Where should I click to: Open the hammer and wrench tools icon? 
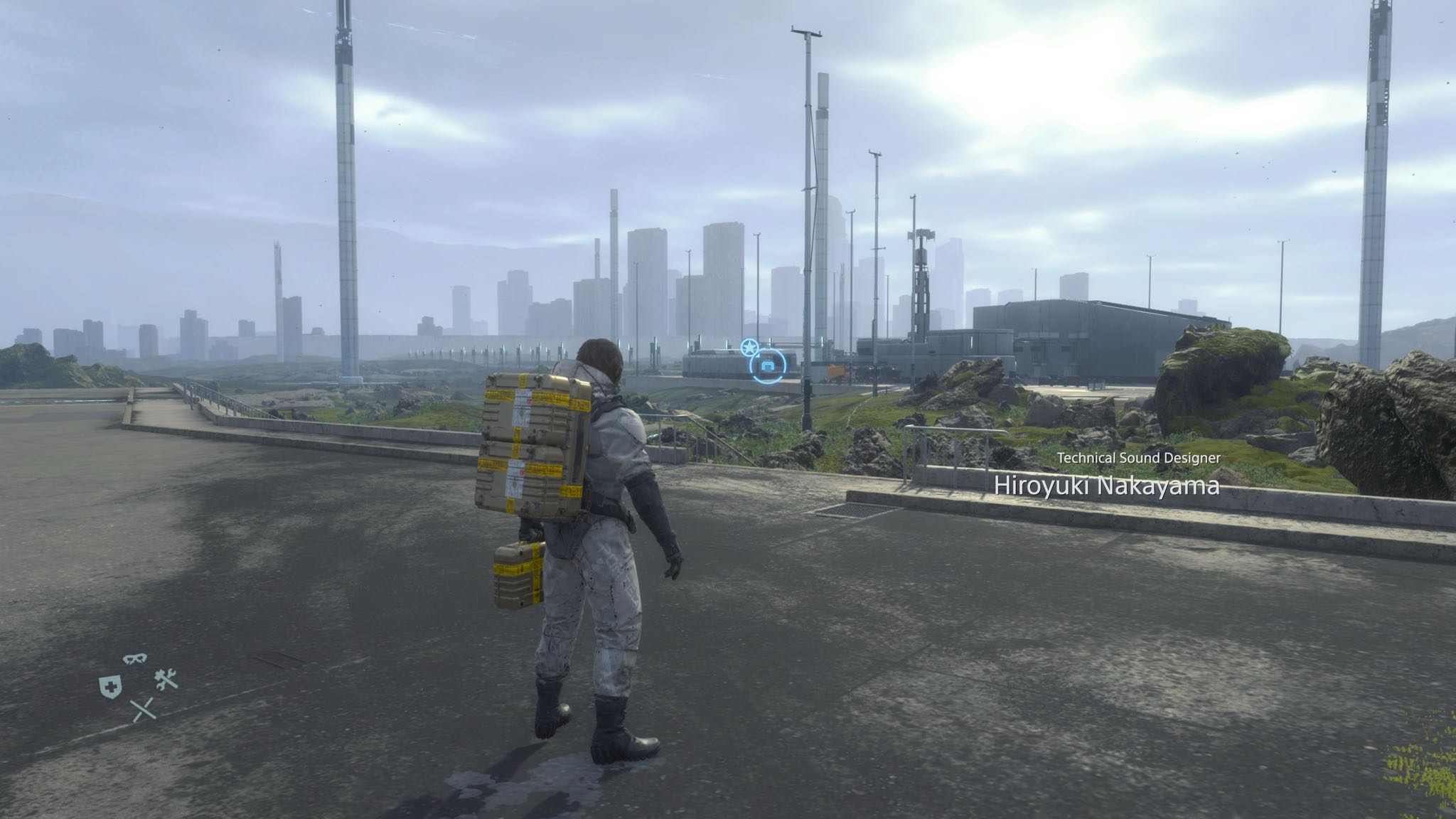coord(166,682)
